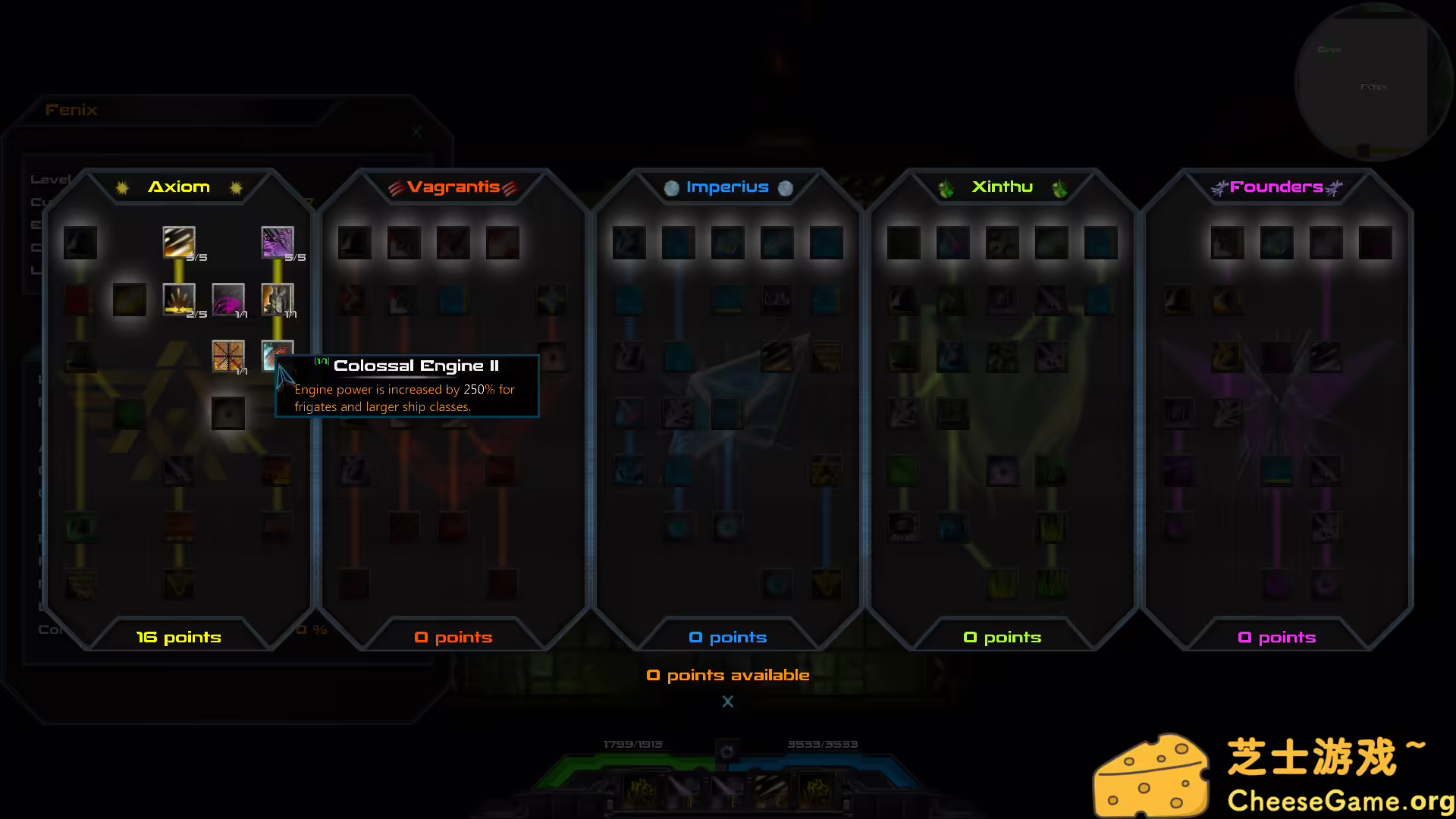
Task: Click the Axiom tree header
Action: [x=179, y=187]
